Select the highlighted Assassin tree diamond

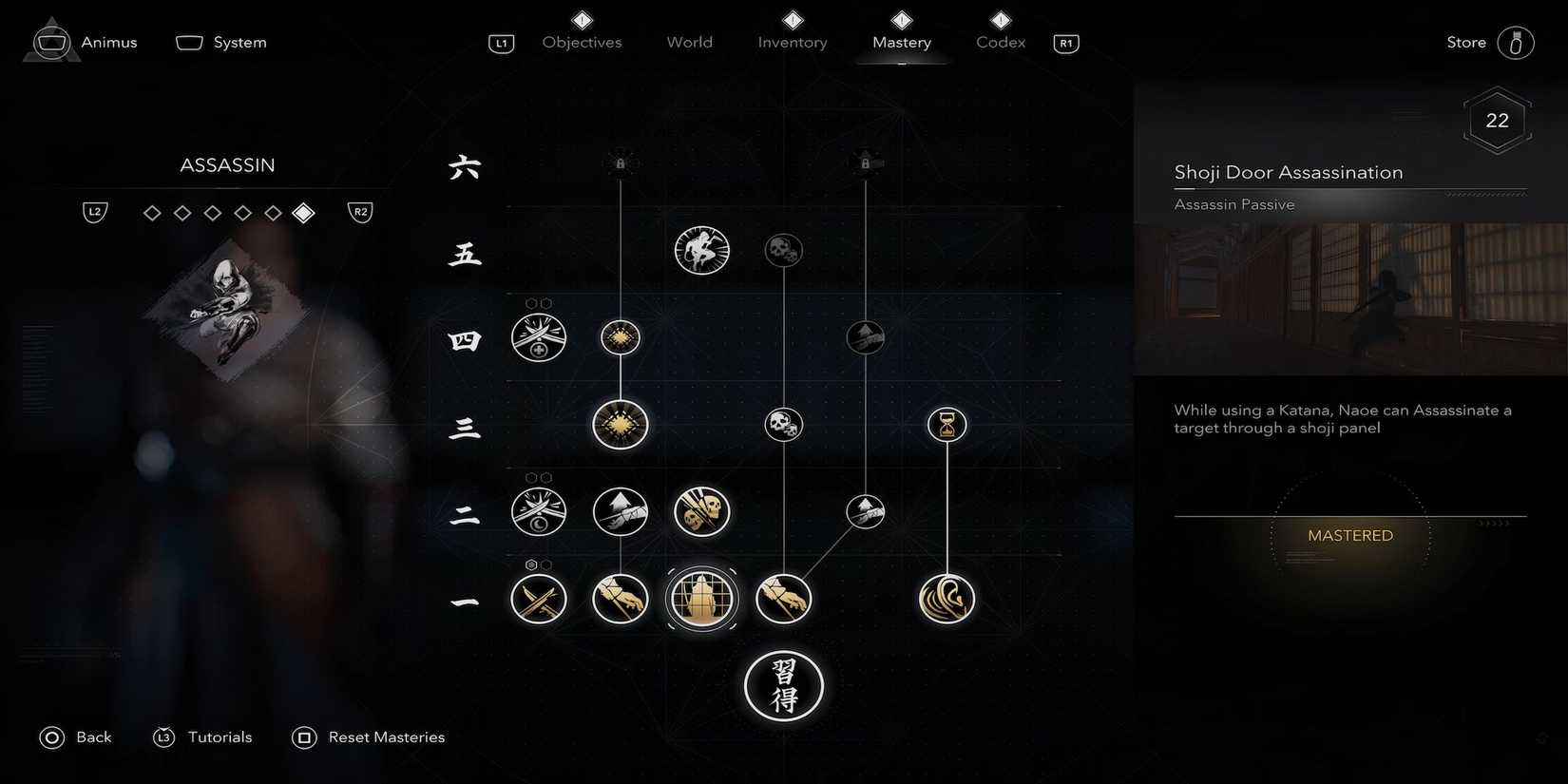click(x=304, y=212)
